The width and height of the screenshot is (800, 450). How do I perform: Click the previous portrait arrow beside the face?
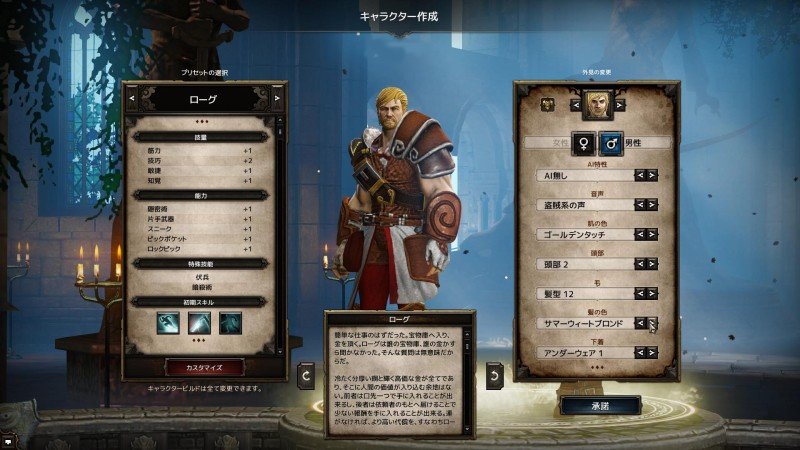[x=575, y=102]
